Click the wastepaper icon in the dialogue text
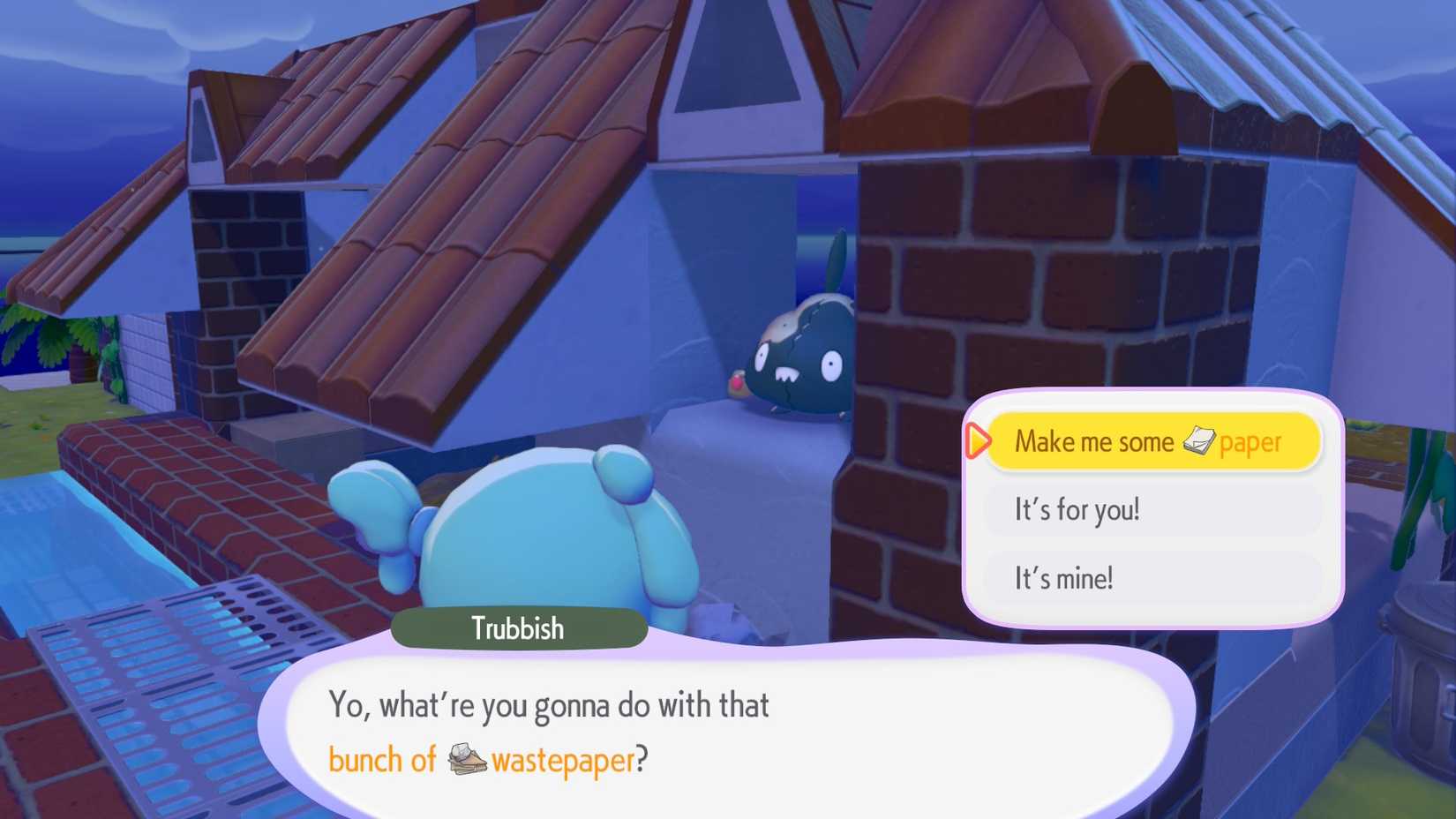 pos(468,759)
